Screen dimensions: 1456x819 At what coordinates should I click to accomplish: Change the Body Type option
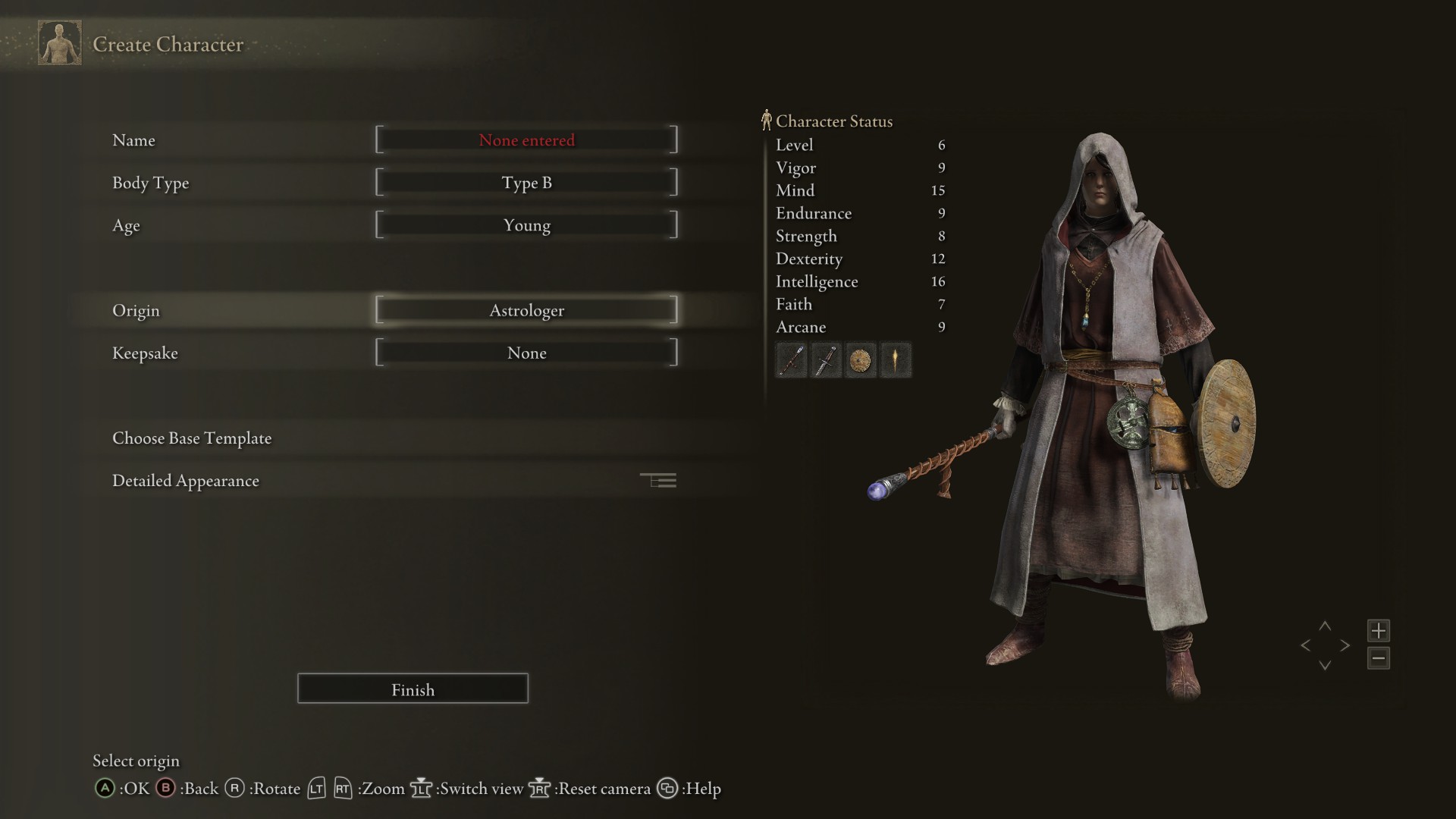[526, 183]
